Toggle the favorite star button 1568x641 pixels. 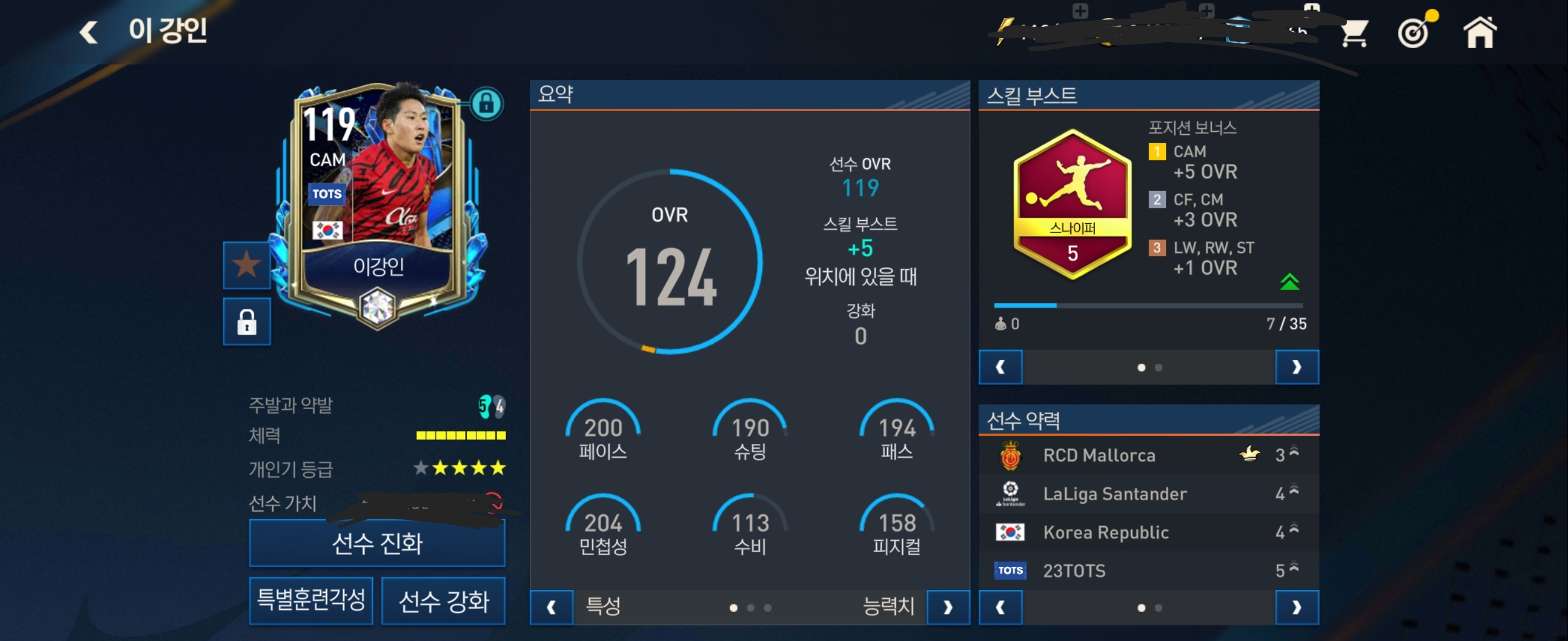pyautogui.click(x=246, y=265)
